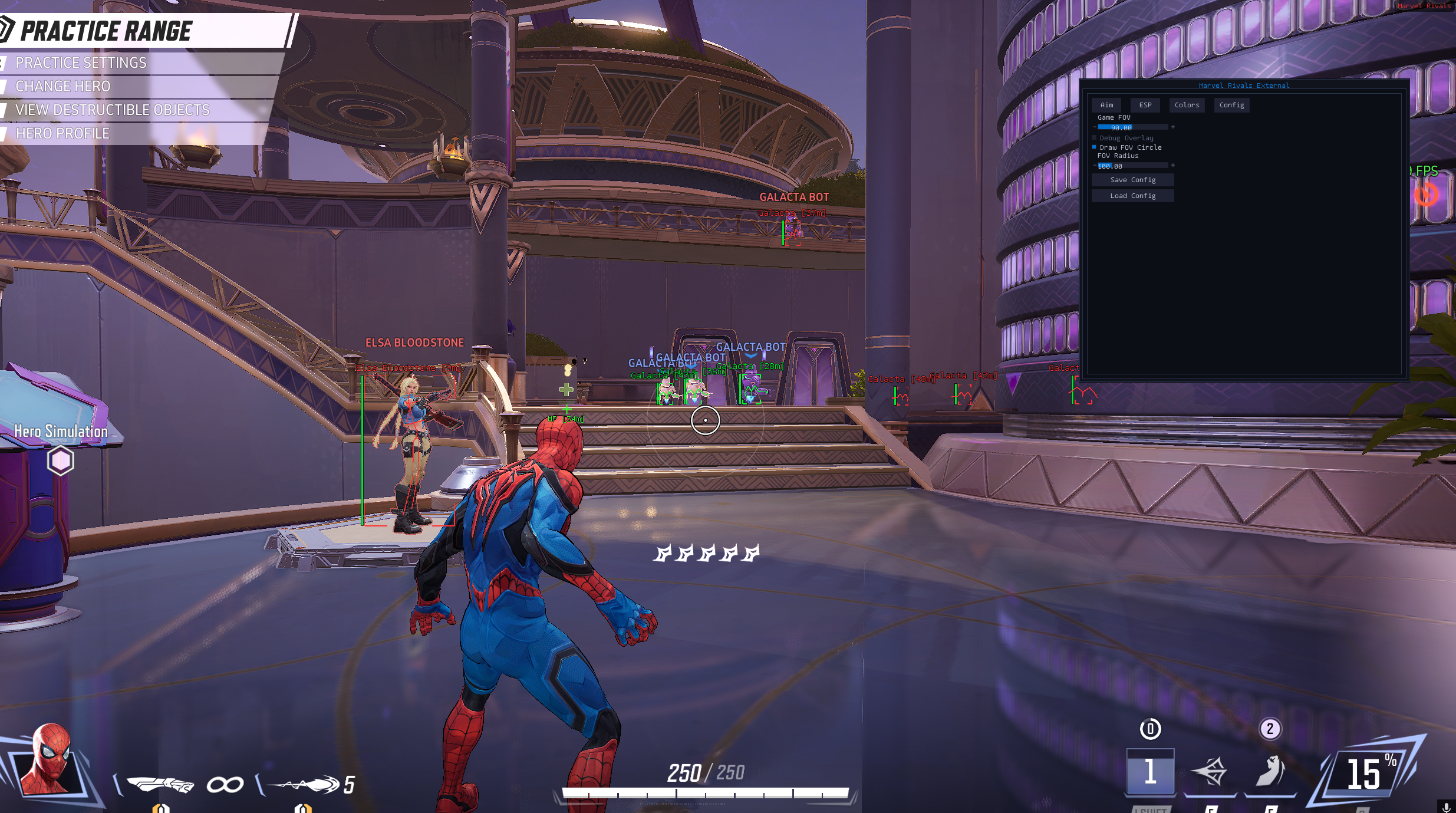Activate the uppercut fist ability icon
1456x813 pixels.
[1270, 772]
